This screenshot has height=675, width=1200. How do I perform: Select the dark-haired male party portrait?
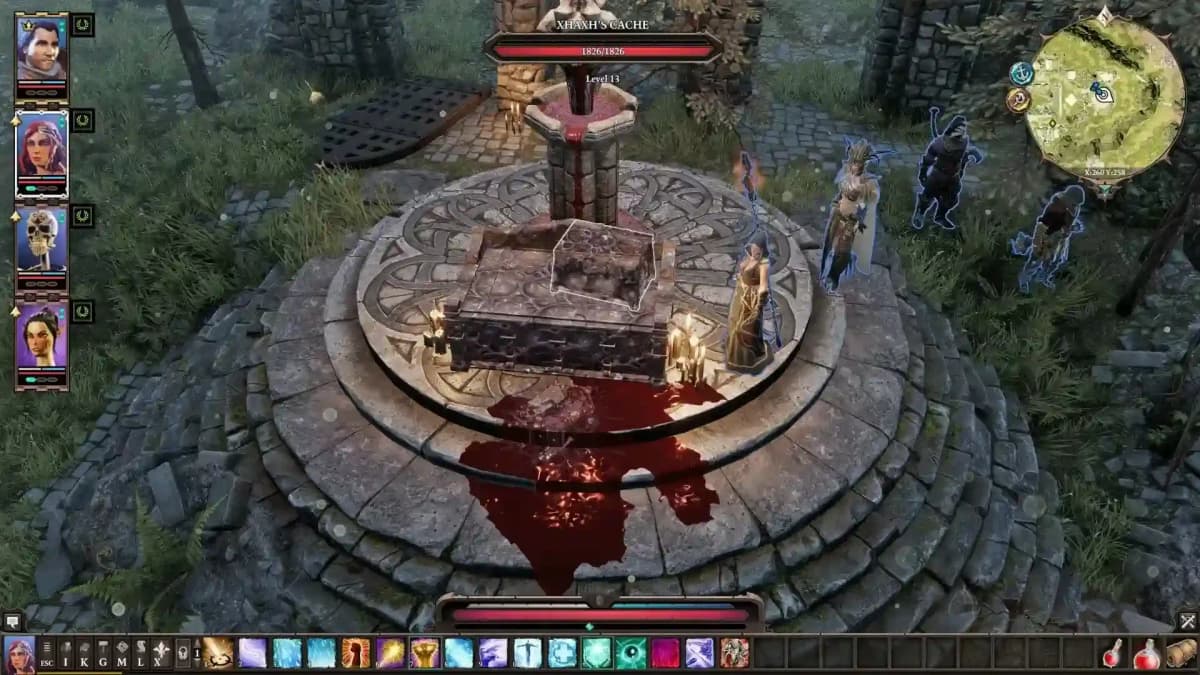click(41, 50)
